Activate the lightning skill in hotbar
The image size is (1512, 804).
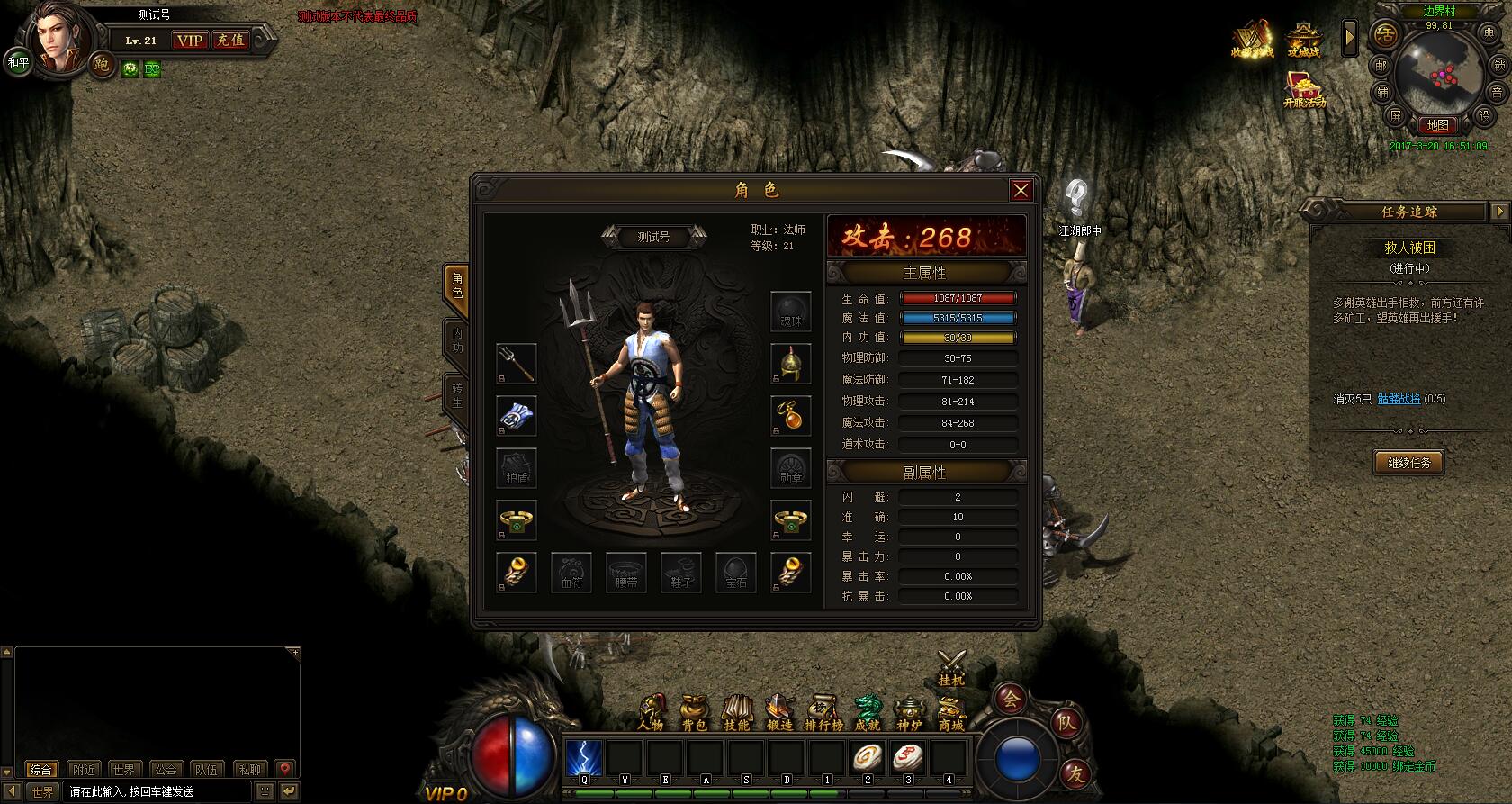point(584,758)
